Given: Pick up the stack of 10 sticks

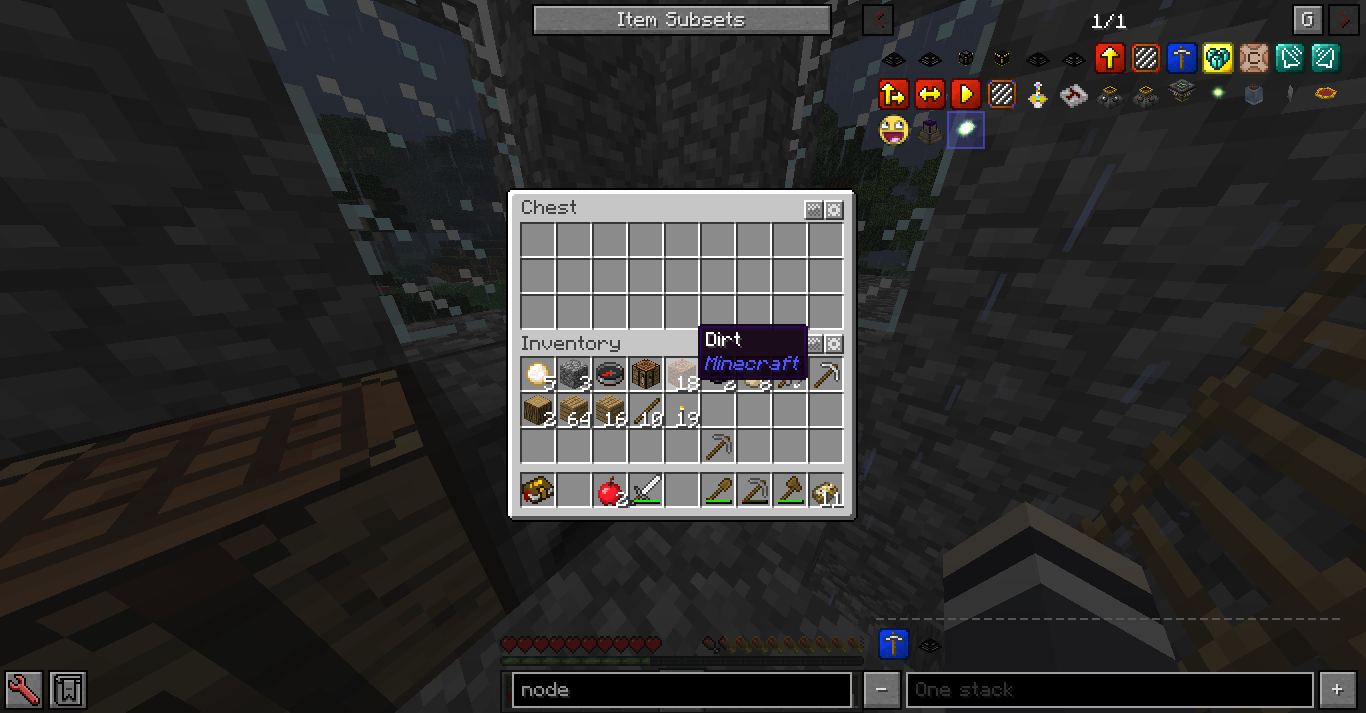Looking at the screenshot, I should coord(646,410).
